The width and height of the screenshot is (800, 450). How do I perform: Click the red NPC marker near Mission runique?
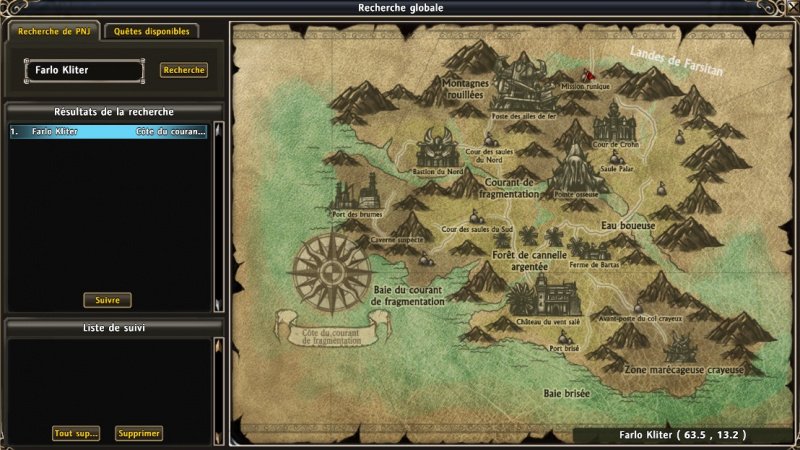coord(588,75)
